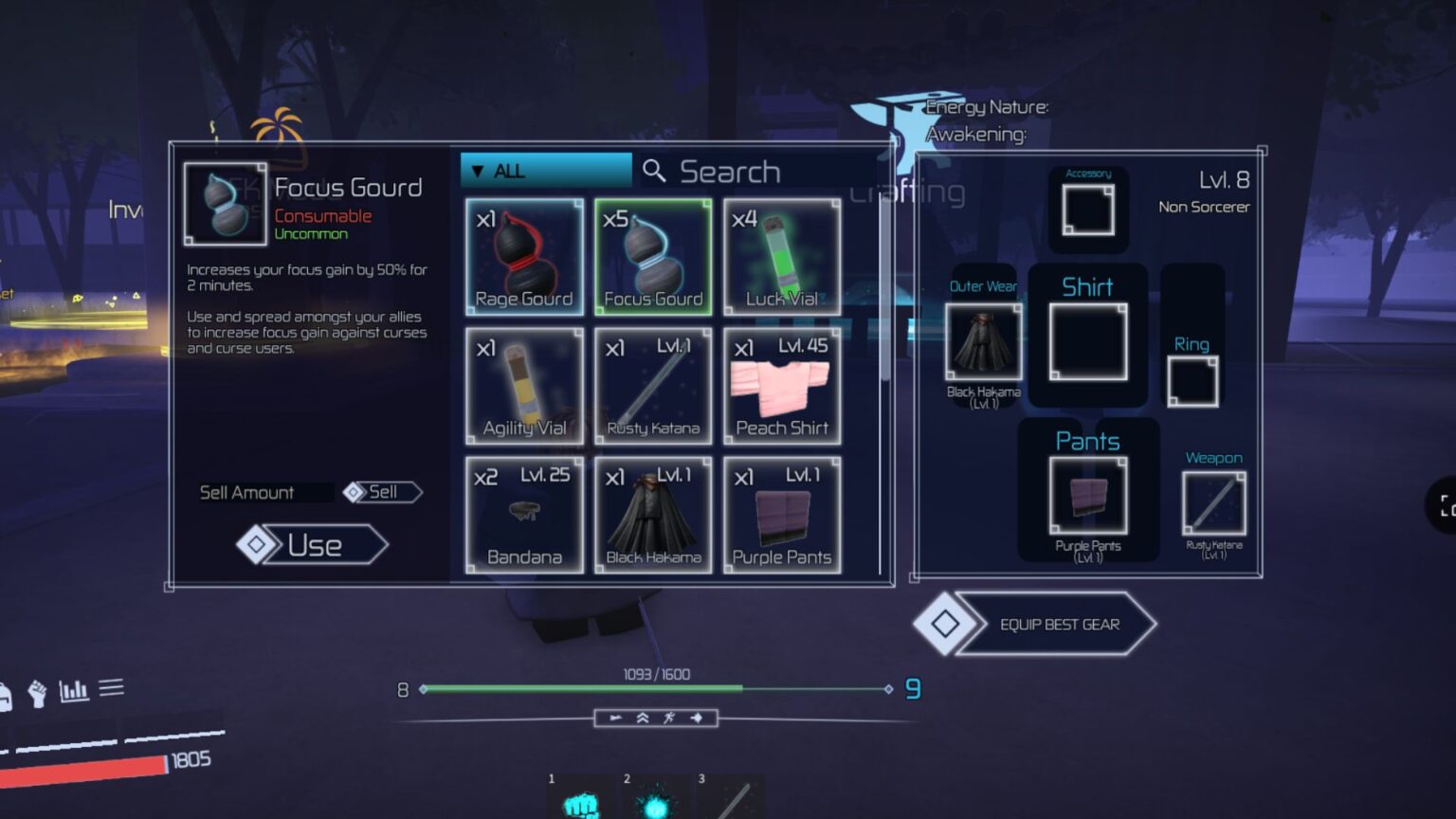The height and width of the screenshot is (819, 1456).
Task: Toggle the double-jump chevron icon
Action: (643, 718)
